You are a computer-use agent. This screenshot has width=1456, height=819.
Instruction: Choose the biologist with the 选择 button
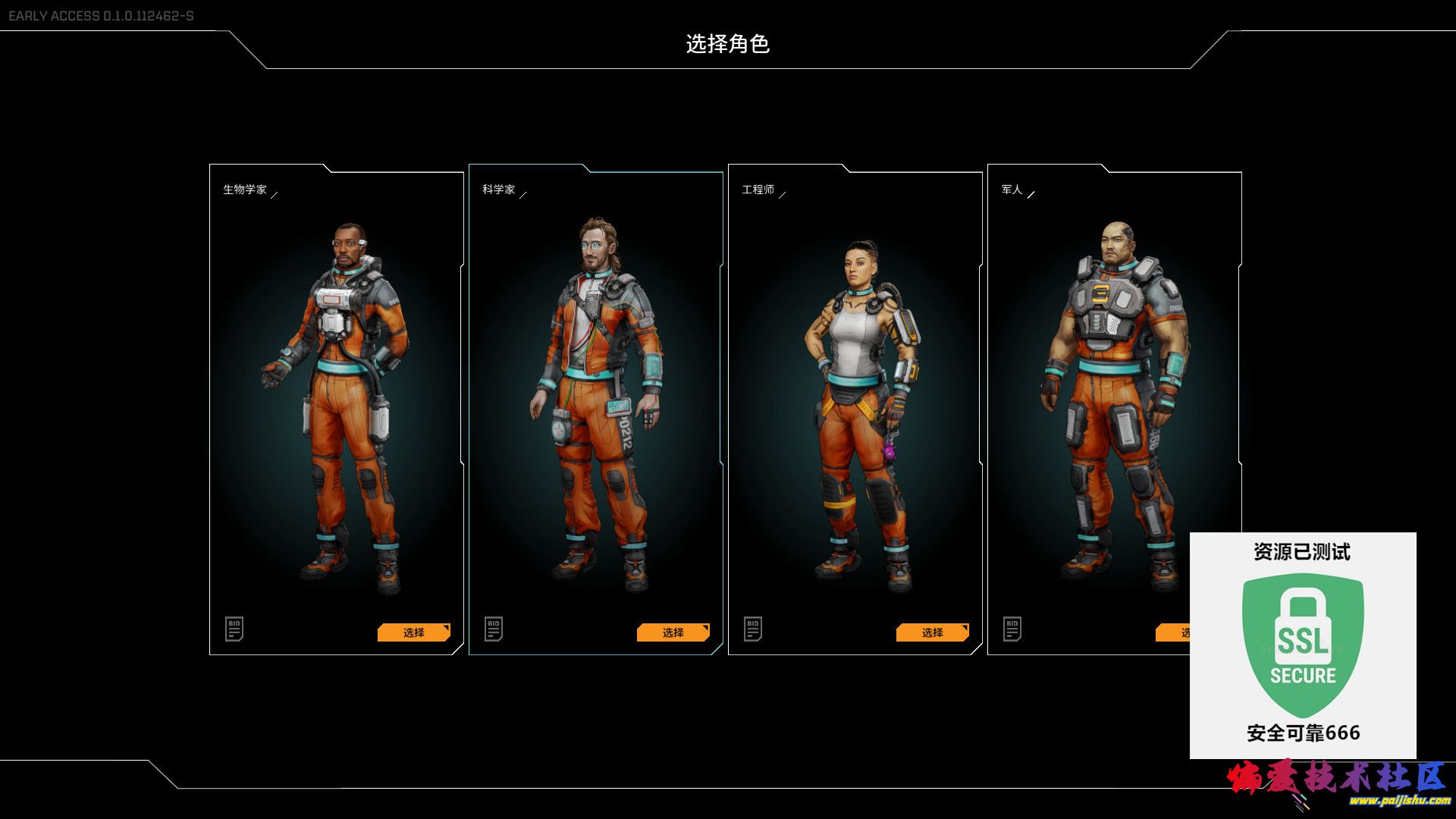click(413, 632)
